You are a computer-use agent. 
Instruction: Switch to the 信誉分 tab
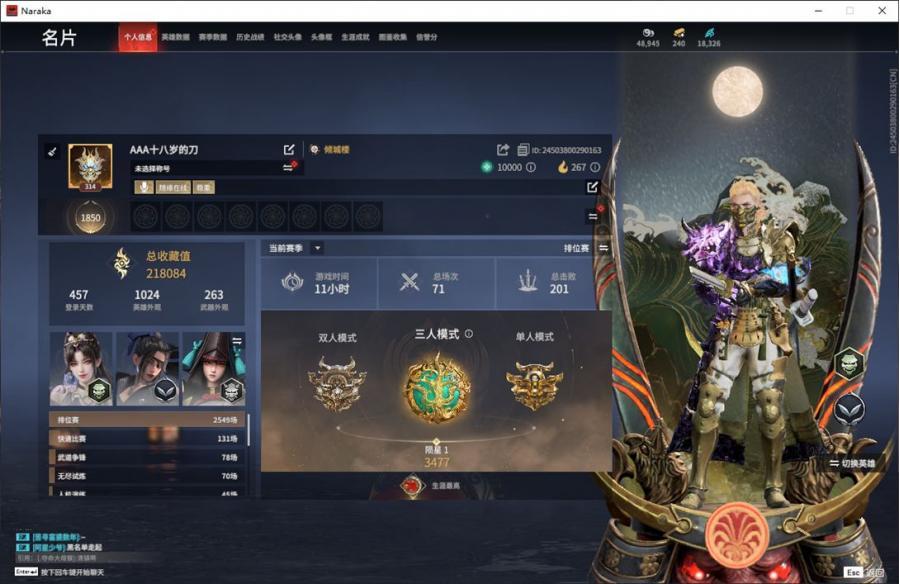click(x=427, y=37)
